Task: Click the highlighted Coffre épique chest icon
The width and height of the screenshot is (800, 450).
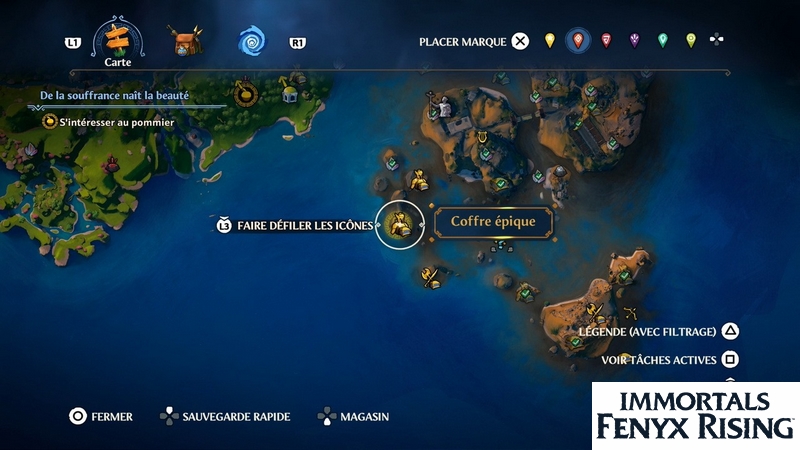Action: click(398, 224)
